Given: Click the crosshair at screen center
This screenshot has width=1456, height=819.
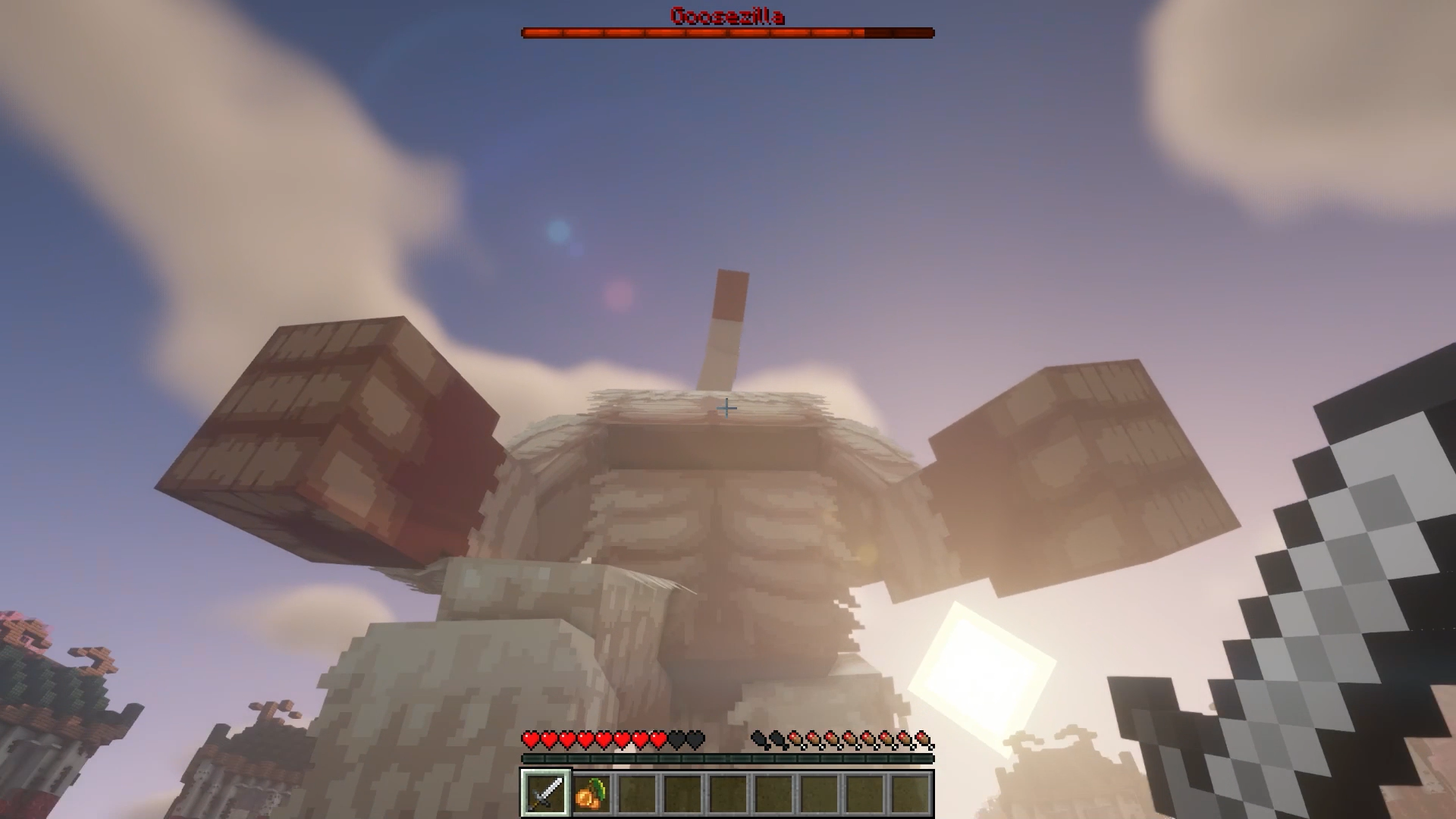Looking at the screenshot, I should click(726, 408).
